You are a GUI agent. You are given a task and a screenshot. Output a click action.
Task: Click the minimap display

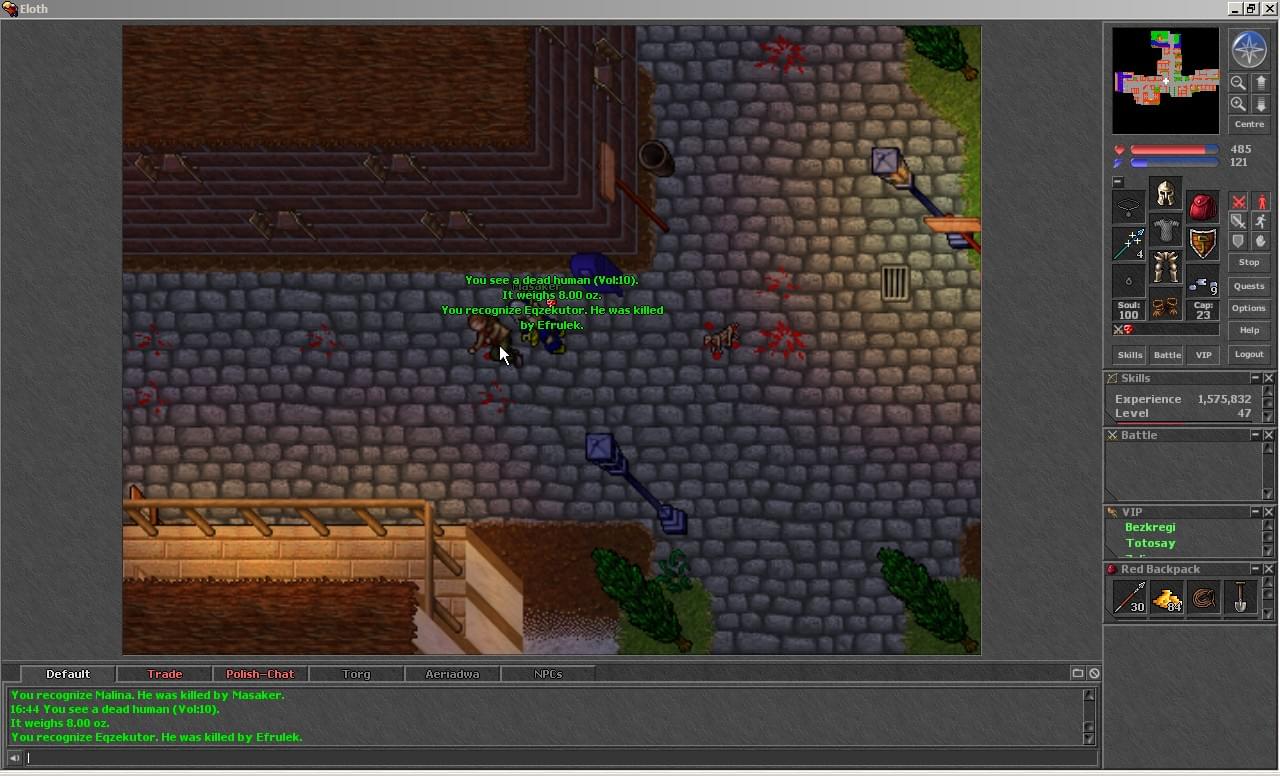click(1165, 80)
